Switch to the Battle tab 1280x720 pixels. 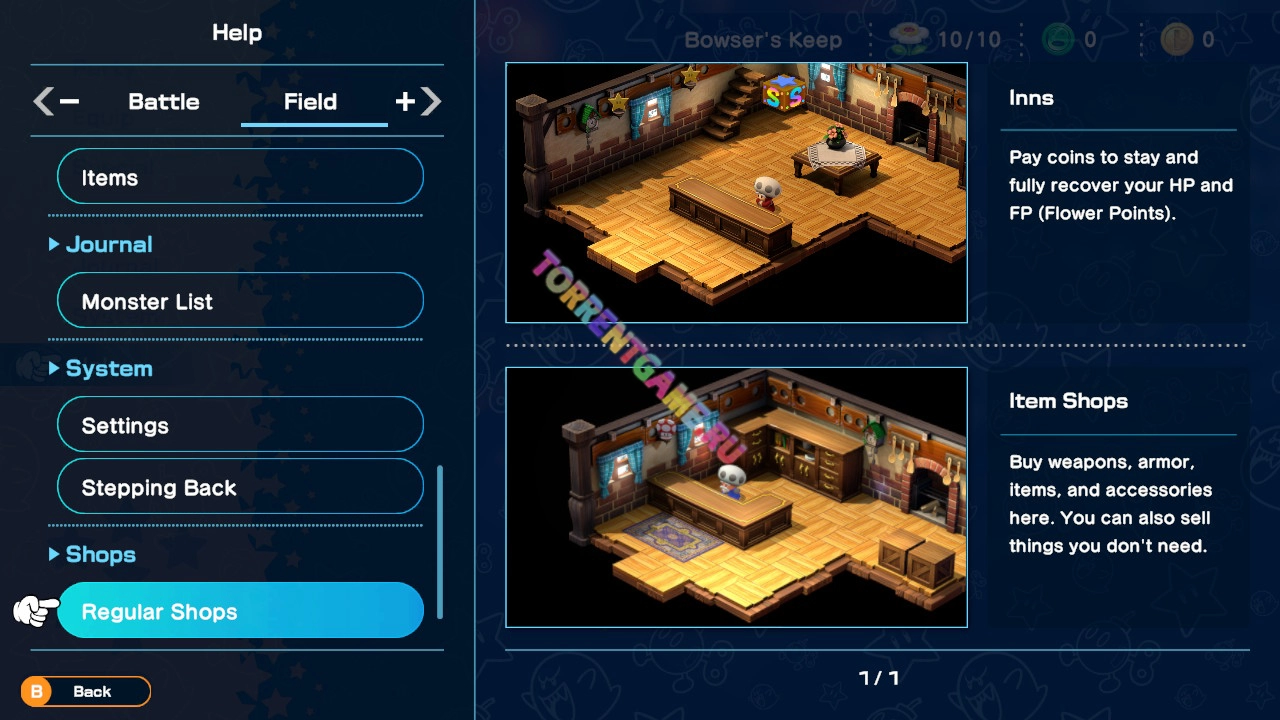tap(163, 102)
